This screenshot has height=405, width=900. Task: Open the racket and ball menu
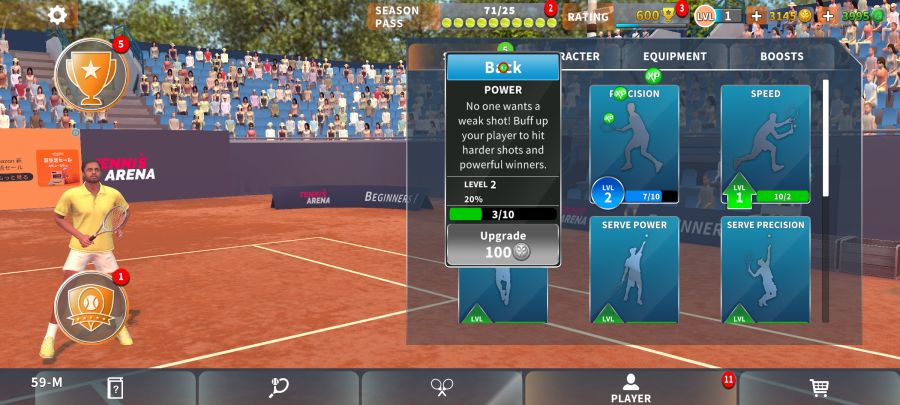[x=279, y=388]
